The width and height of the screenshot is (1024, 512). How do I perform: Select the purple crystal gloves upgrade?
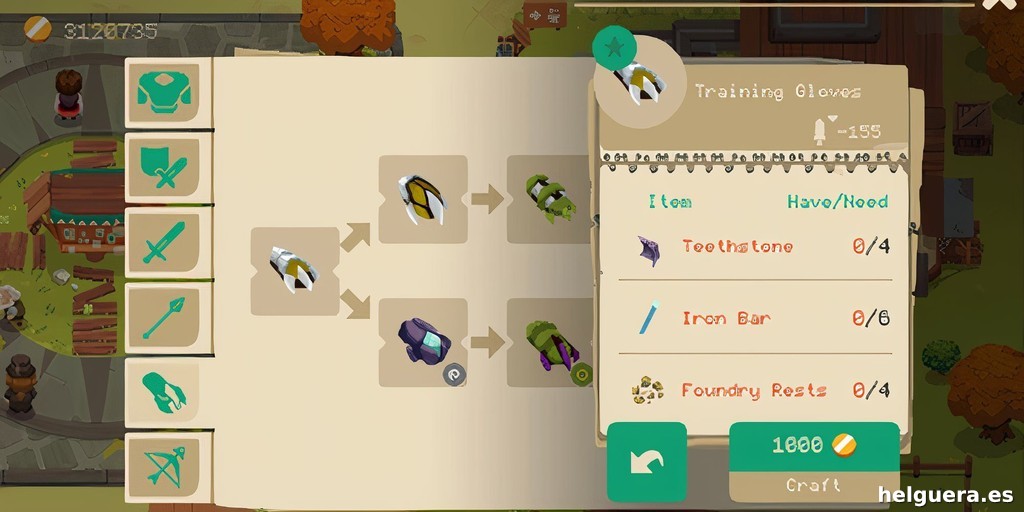pyautogui.click(x=422, y=342)
